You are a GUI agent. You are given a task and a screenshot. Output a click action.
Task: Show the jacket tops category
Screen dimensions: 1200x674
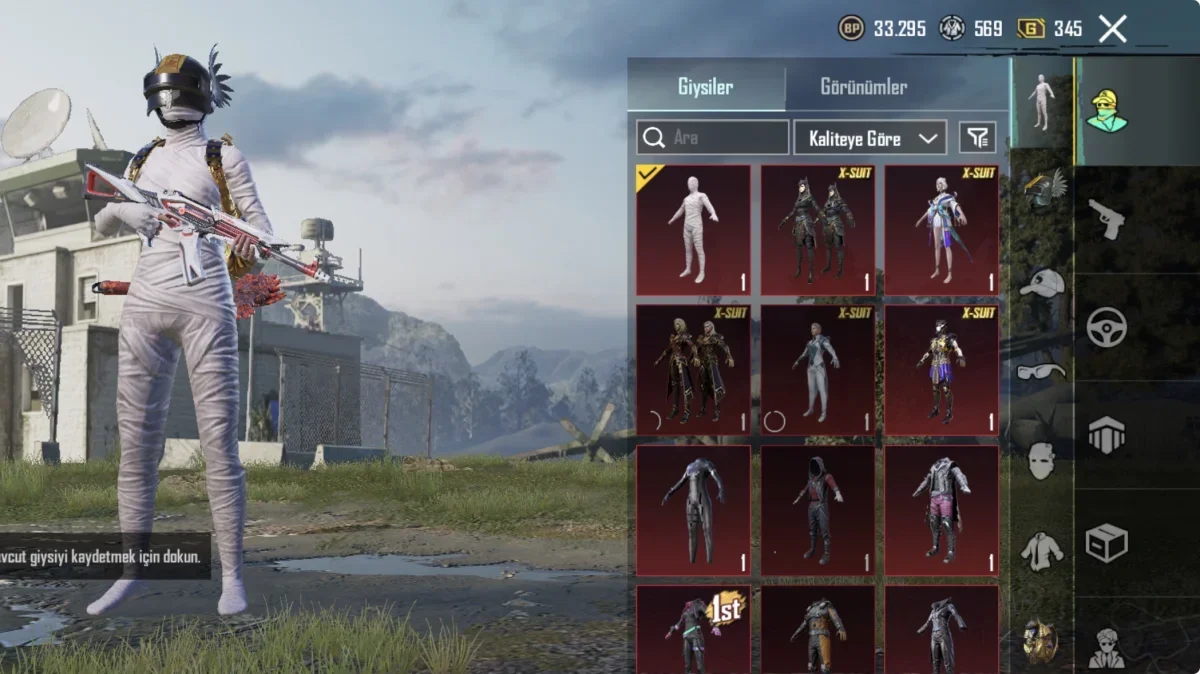point(1041,550)
